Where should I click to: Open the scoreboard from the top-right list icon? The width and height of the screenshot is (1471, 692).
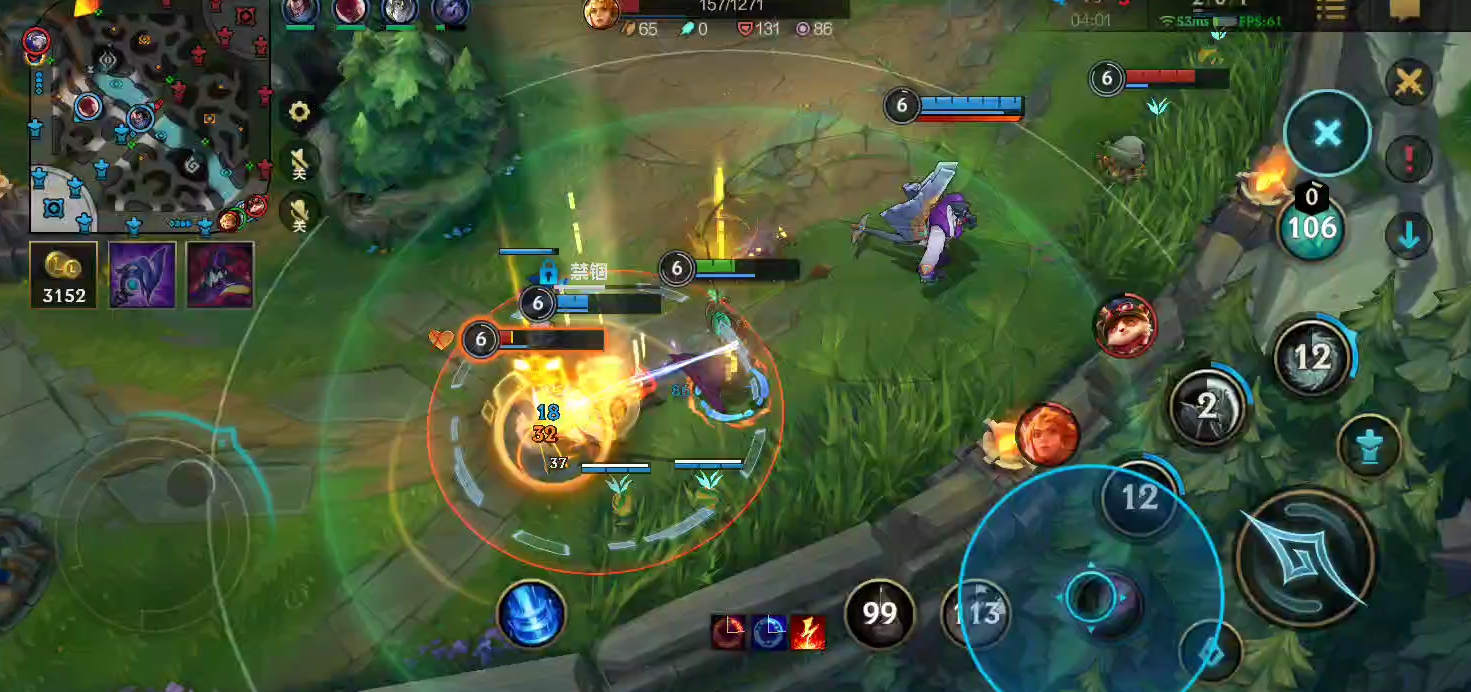click(1331, 10)
